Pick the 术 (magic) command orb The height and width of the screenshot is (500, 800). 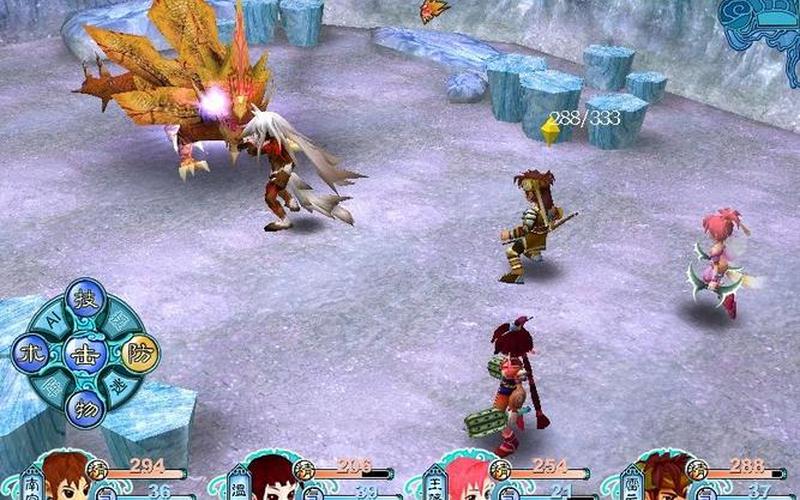pyautogui.click(x=31, y=354)
